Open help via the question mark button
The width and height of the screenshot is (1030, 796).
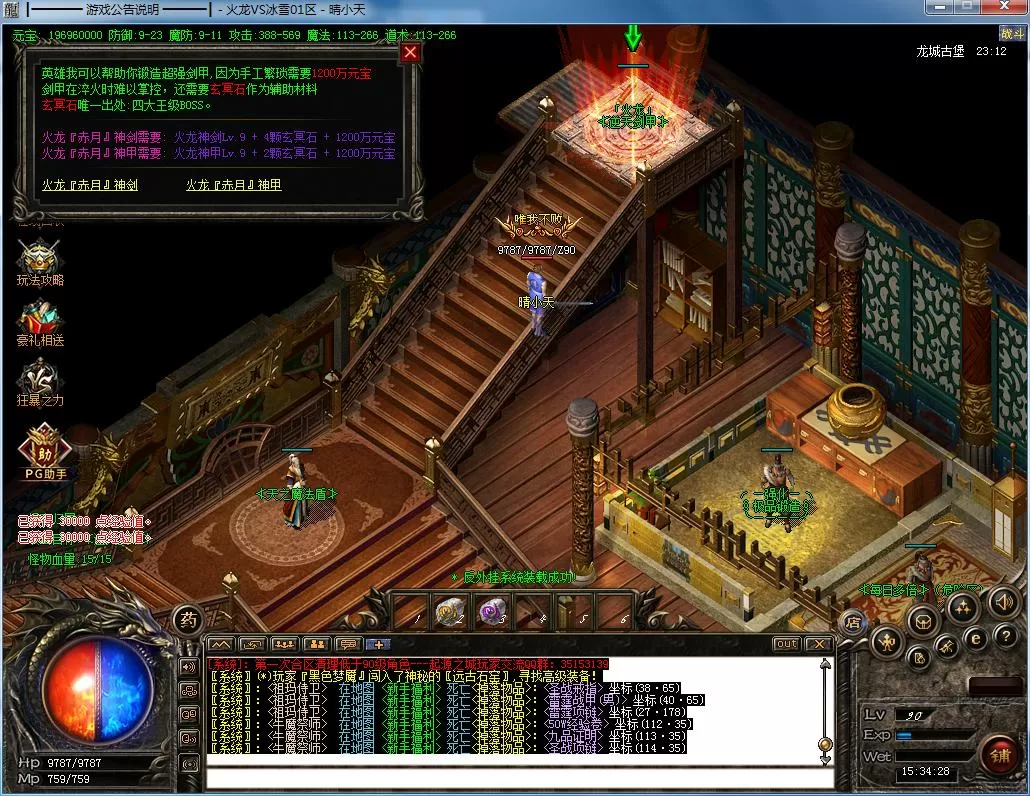(x=1004, y=636)
